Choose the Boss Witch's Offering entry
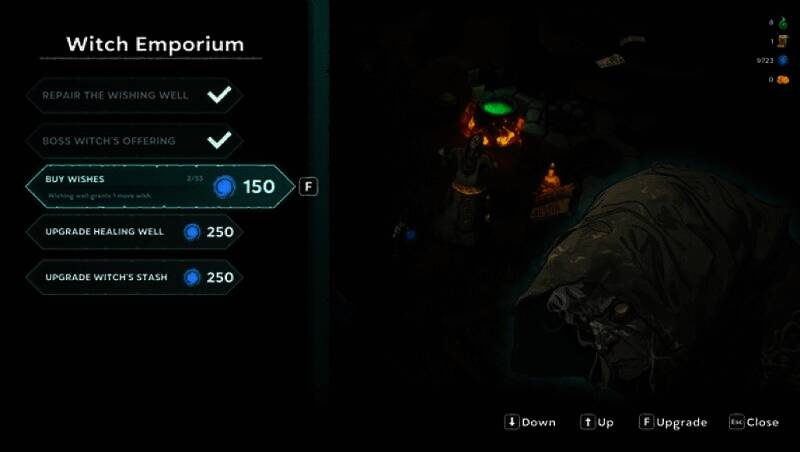Screen dimensions: 800x452 (x=134, y=141)
